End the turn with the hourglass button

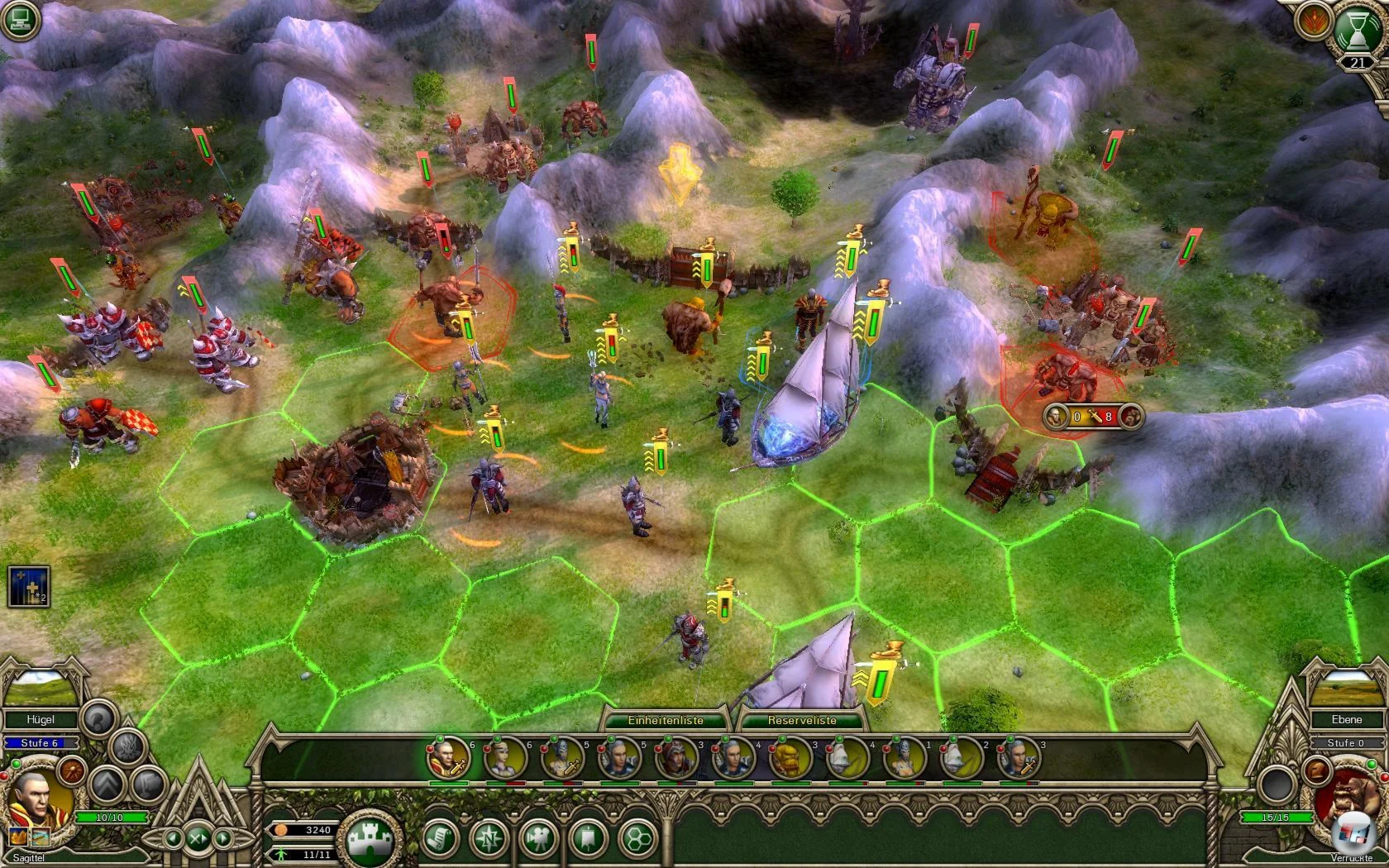[1357, 36]
